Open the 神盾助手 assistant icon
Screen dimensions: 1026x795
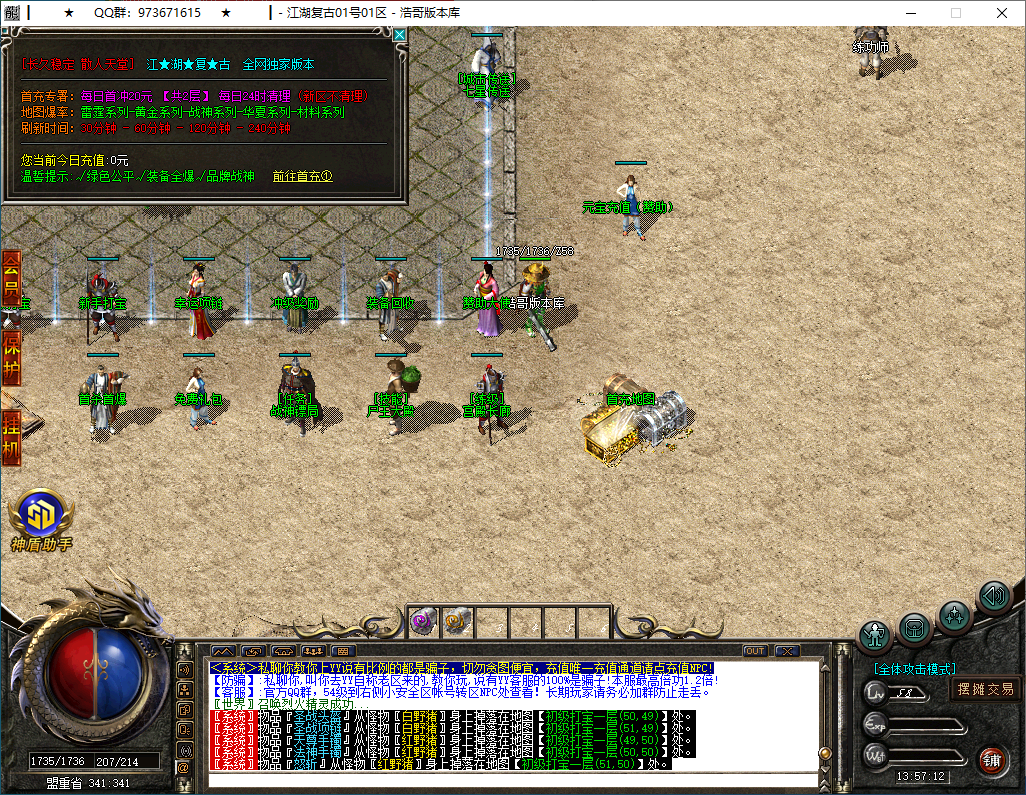click(x=42, y=516)
